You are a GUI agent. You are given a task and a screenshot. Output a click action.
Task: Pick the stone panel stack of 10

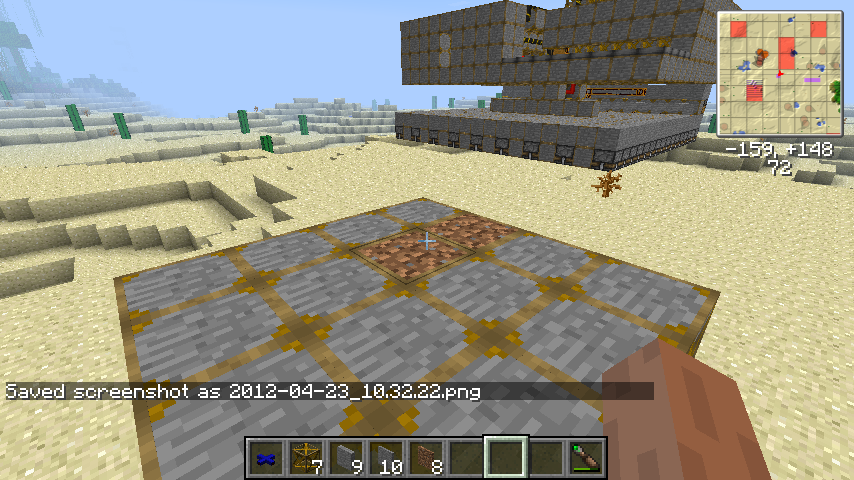pos(385,458)
